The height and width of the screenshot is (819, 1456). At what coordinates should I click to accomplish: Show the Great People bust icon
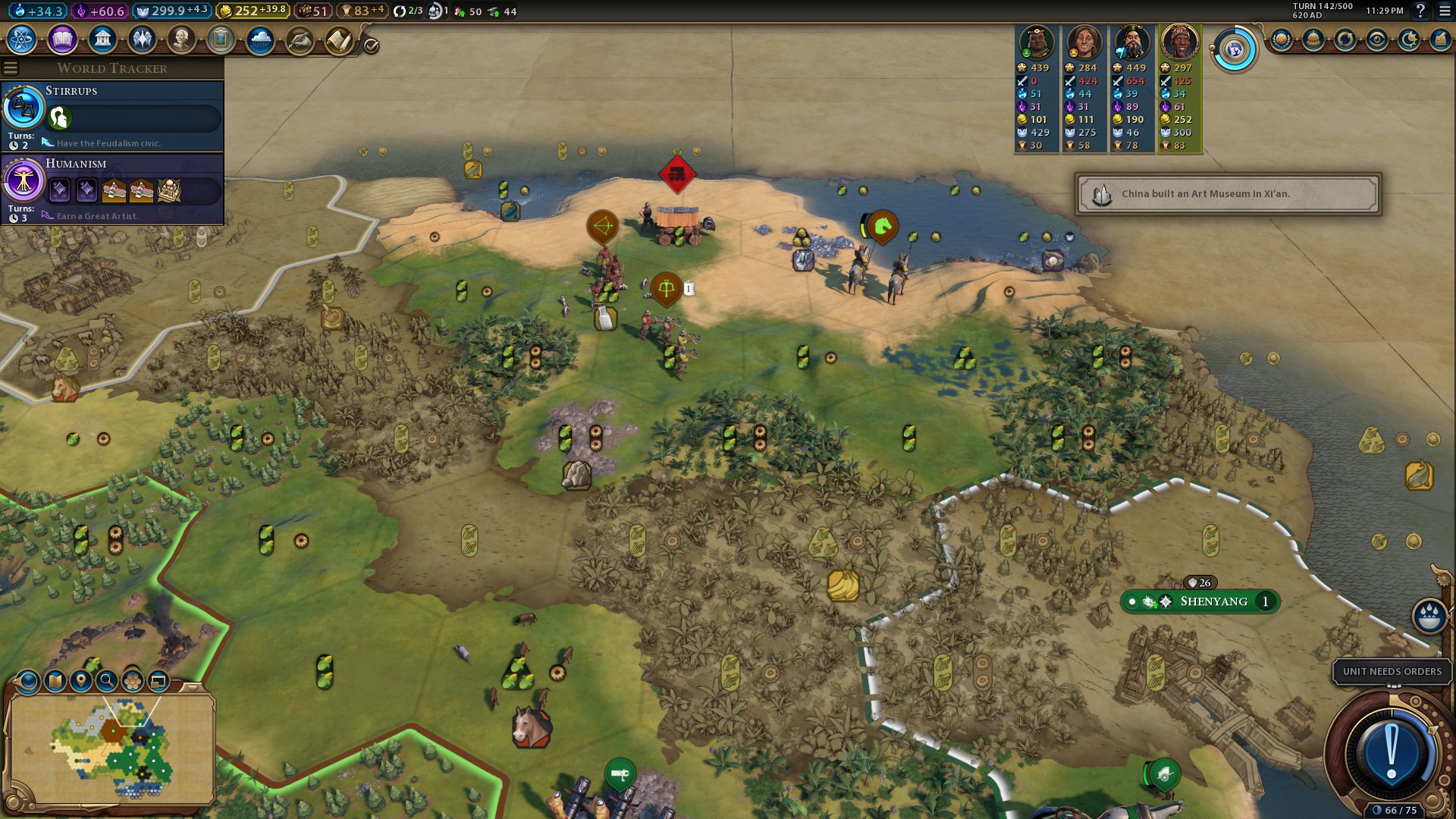[x=180, y=39]
